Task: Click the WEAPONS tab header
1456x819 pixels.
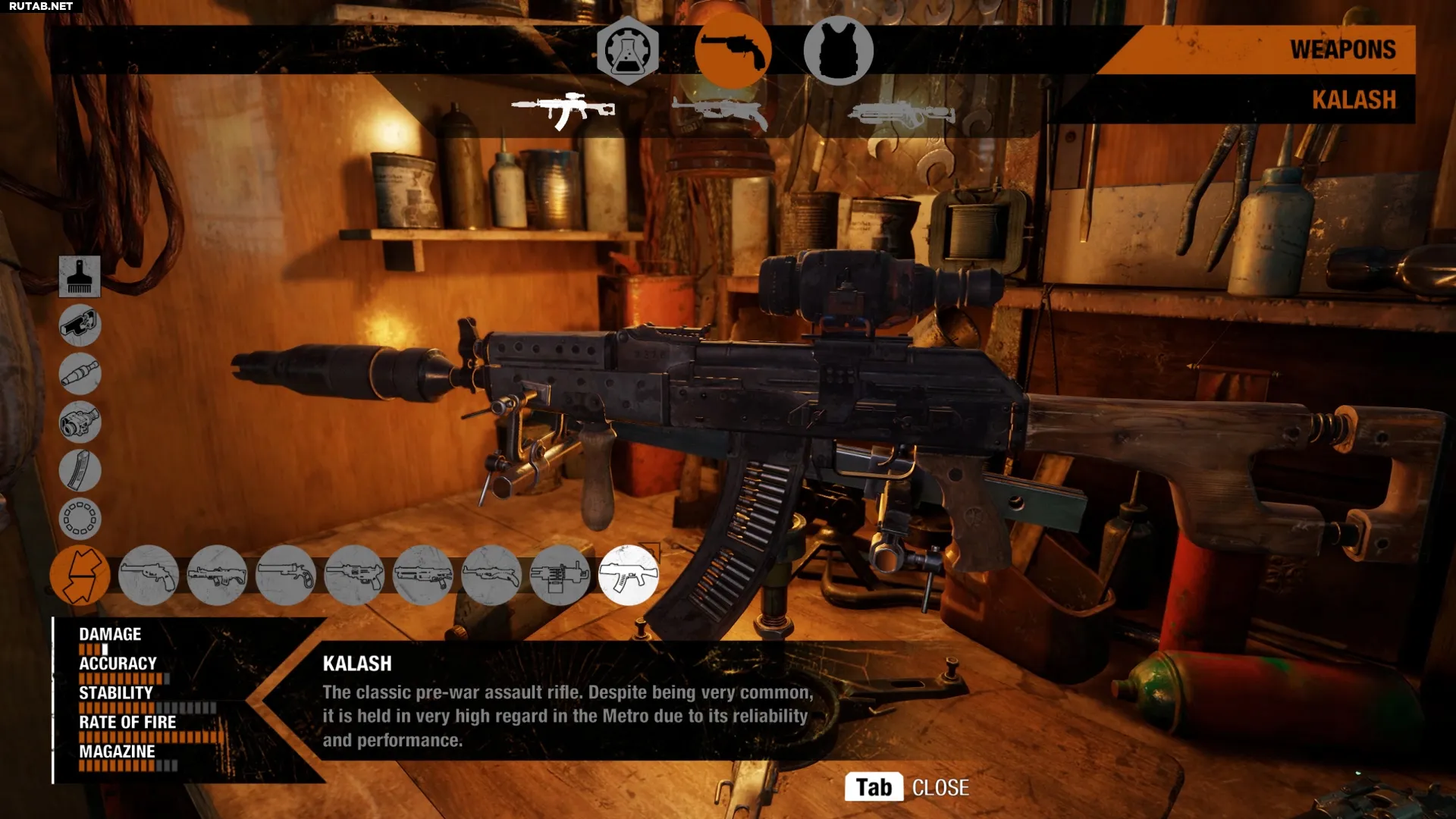Action: tap(1344, 50)
